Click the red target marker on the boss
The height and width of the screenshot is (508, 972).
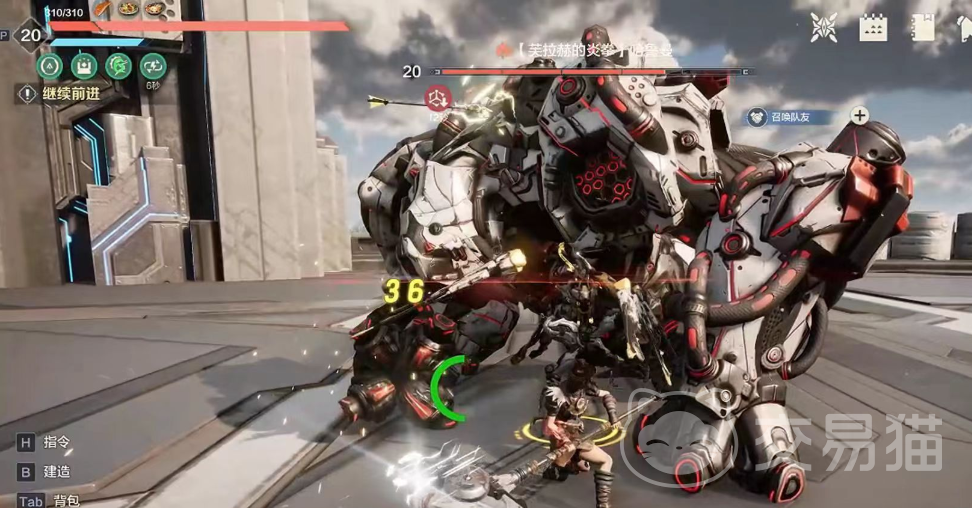point(436,98)
